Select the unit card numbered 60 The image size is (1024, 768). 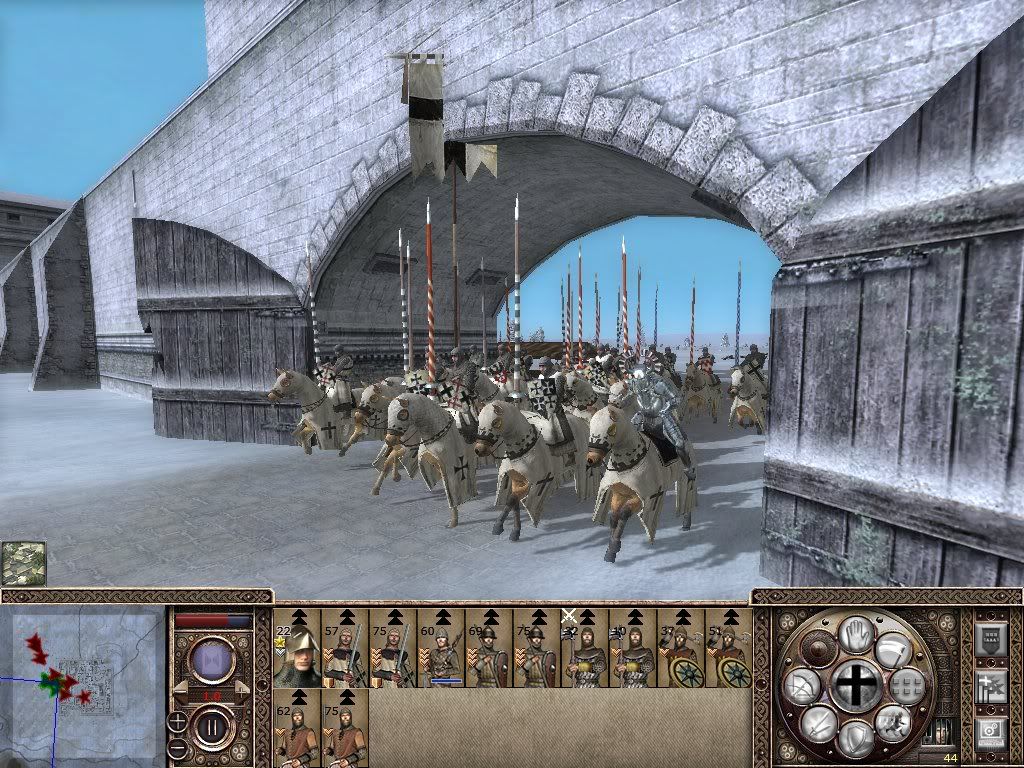tap(441, 647)
